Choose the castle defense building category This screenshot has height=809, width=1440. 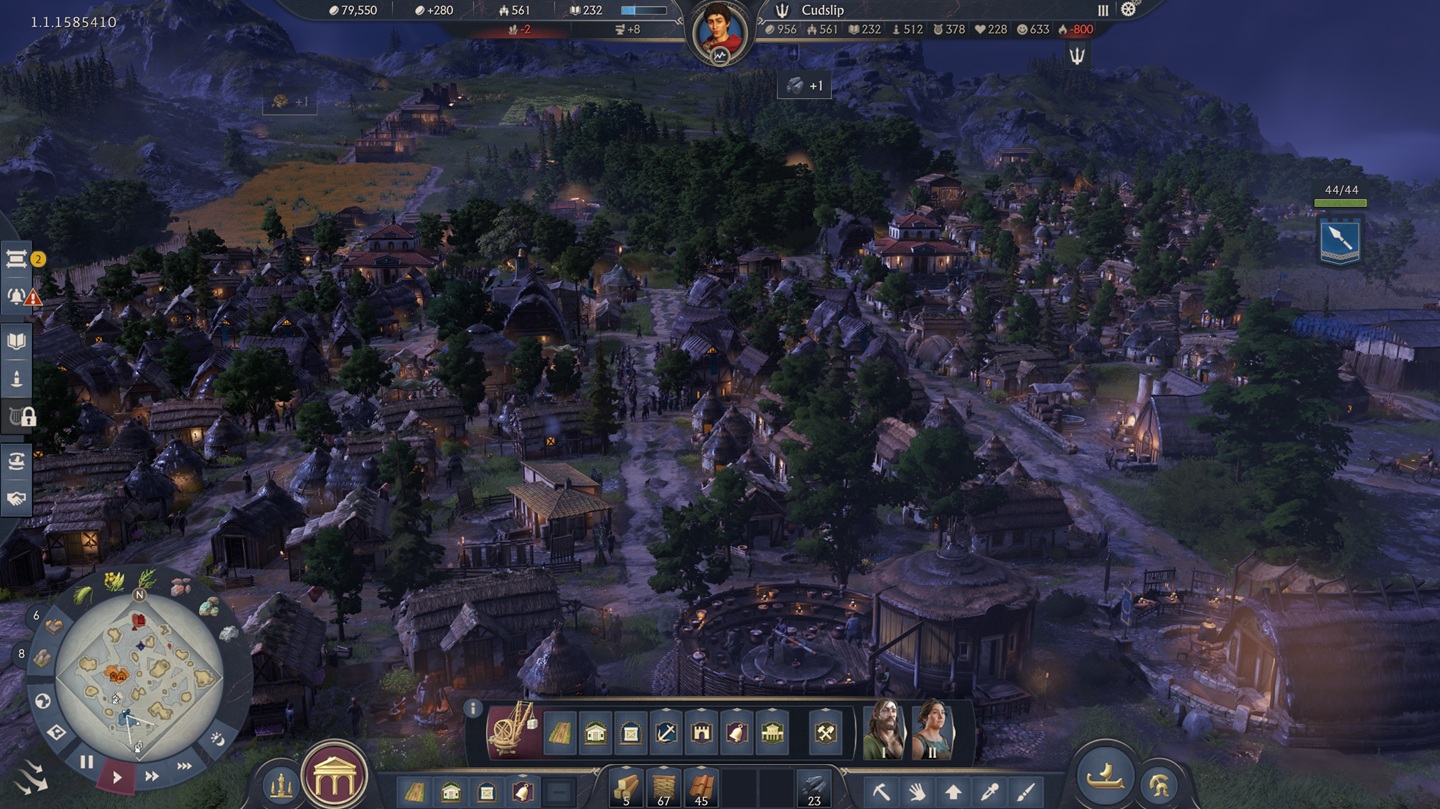701,734
